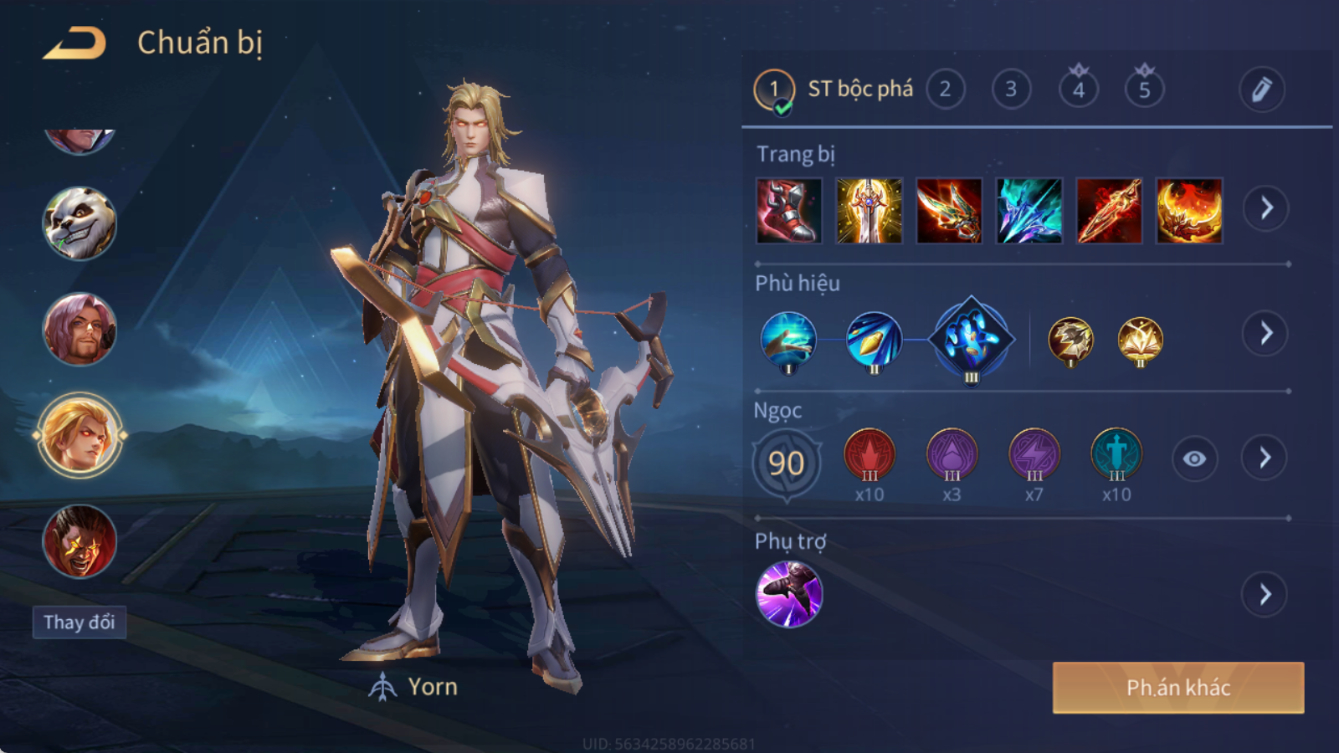
Task: Open loadout preset 4
Action: (x=1078, y=90)
